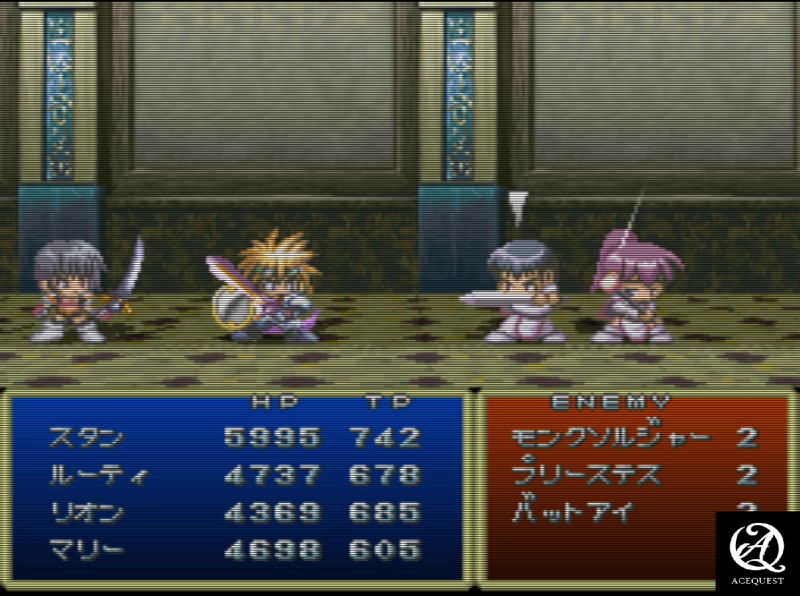Select リオン's party row
This screenshot has width=800, height=596.
click(87, 512)
